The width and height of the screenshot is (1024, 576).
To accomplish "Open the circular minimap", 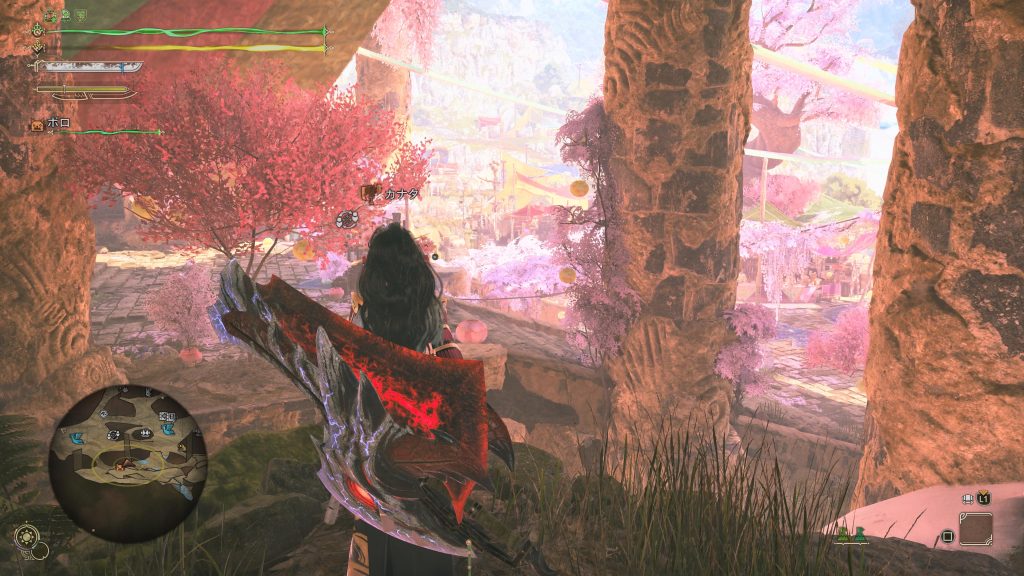I will click(127, 463).
